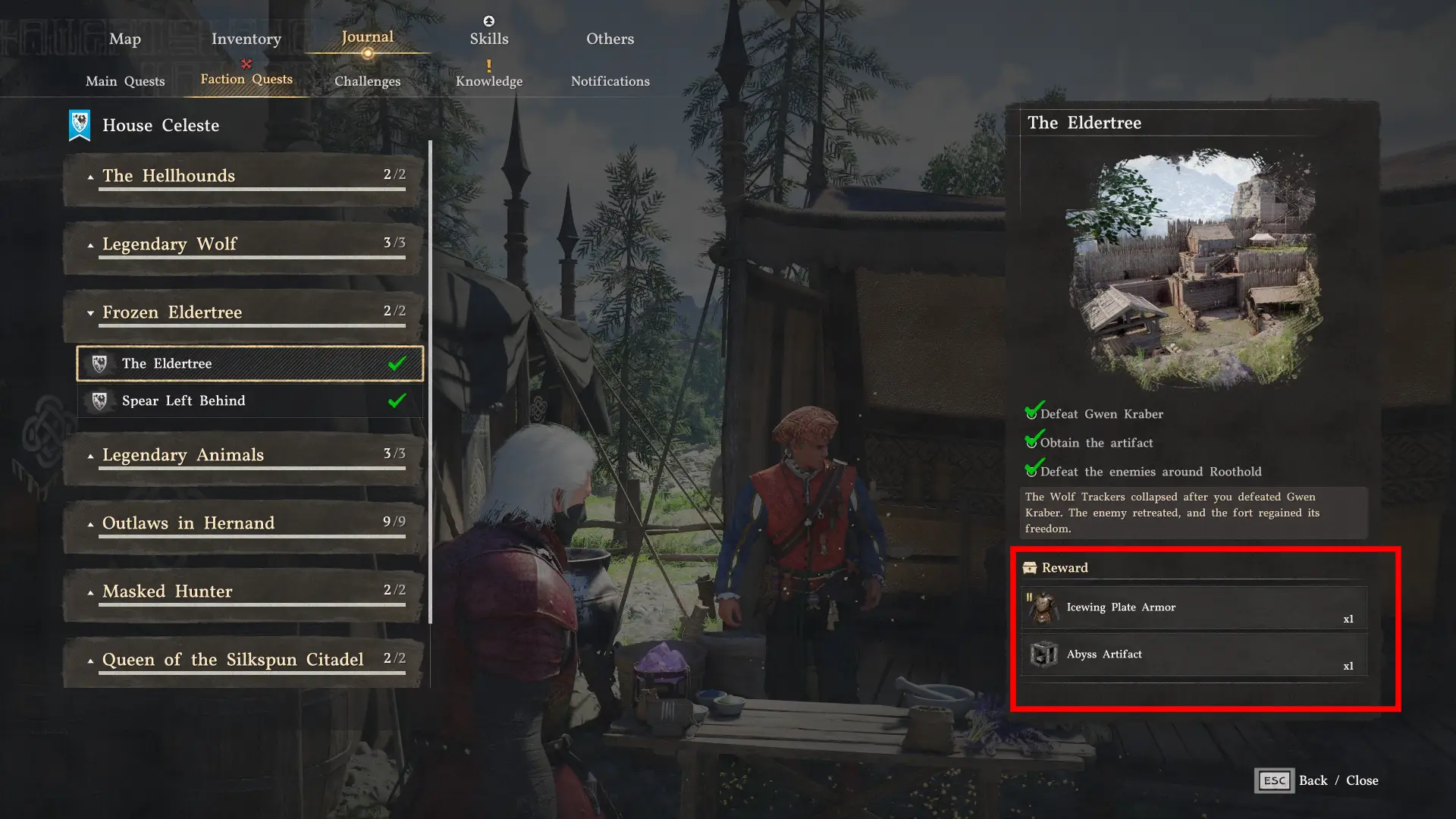
Task: Switch to Challenges sub-tab
Action: pos(367,81)
